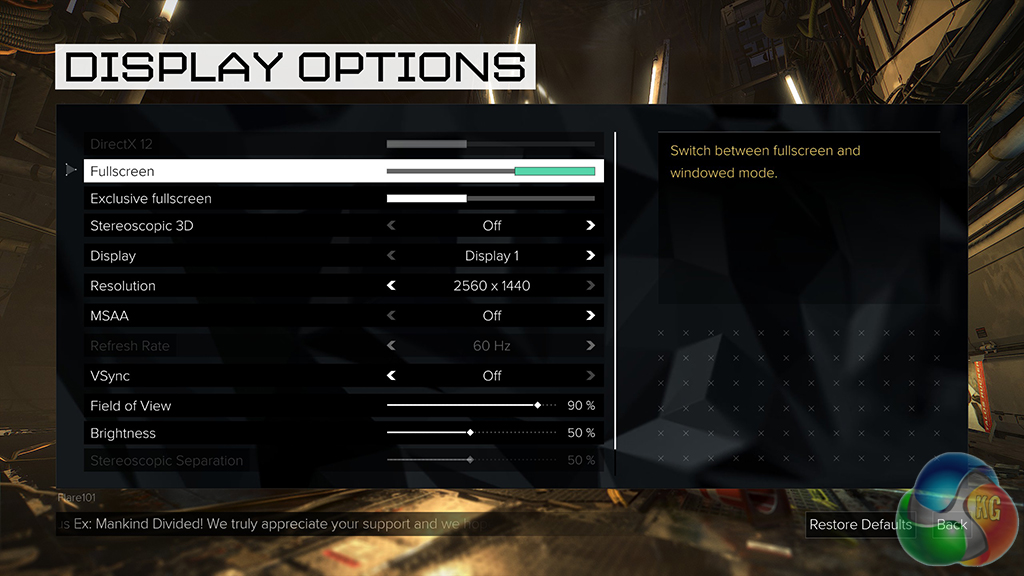Image resolution: width=1024 pixels, height=576 pixels.
Task: Toggle the Exclusive fullscreen switch
Action: tap(490, 199)
